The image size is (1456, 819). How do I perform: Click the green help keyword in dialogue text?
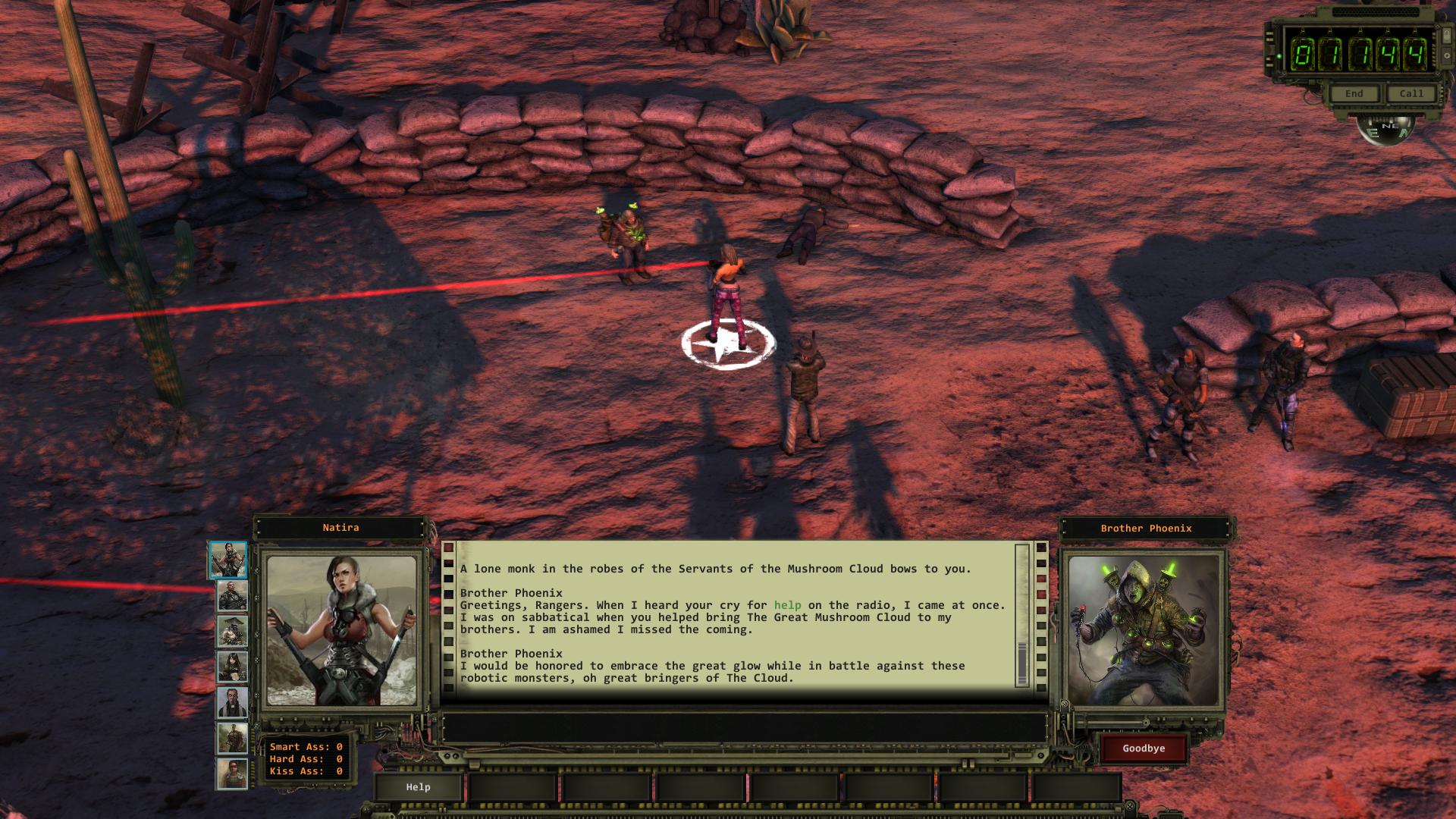pyautogui.click(x=787, y=605)
